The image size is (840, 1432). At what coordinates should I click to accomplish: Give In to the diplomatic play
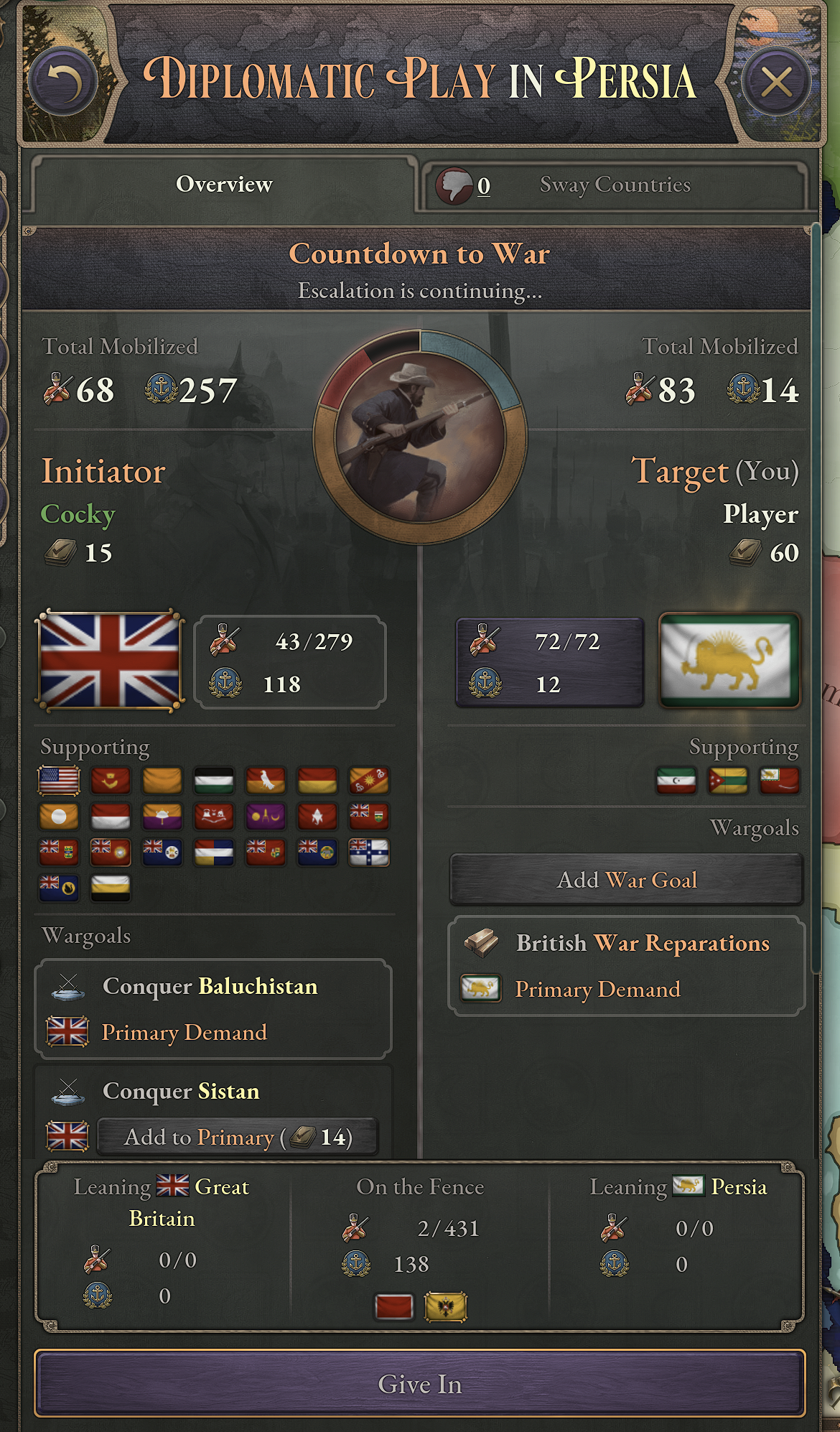click(x=420, y=1384)
